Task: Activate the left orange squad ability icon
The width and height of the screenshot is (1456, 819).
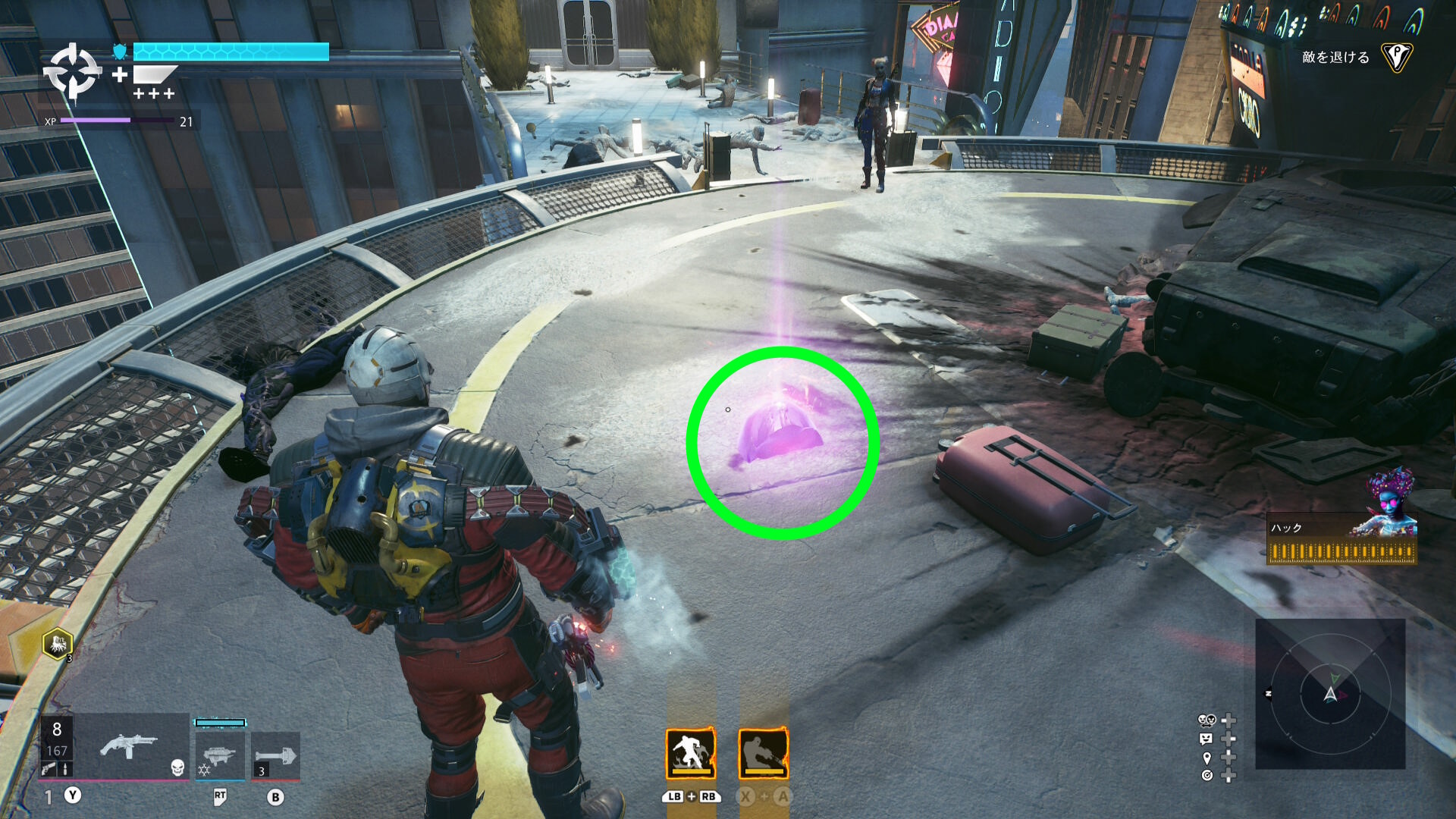Action: (x=690, y=753)
